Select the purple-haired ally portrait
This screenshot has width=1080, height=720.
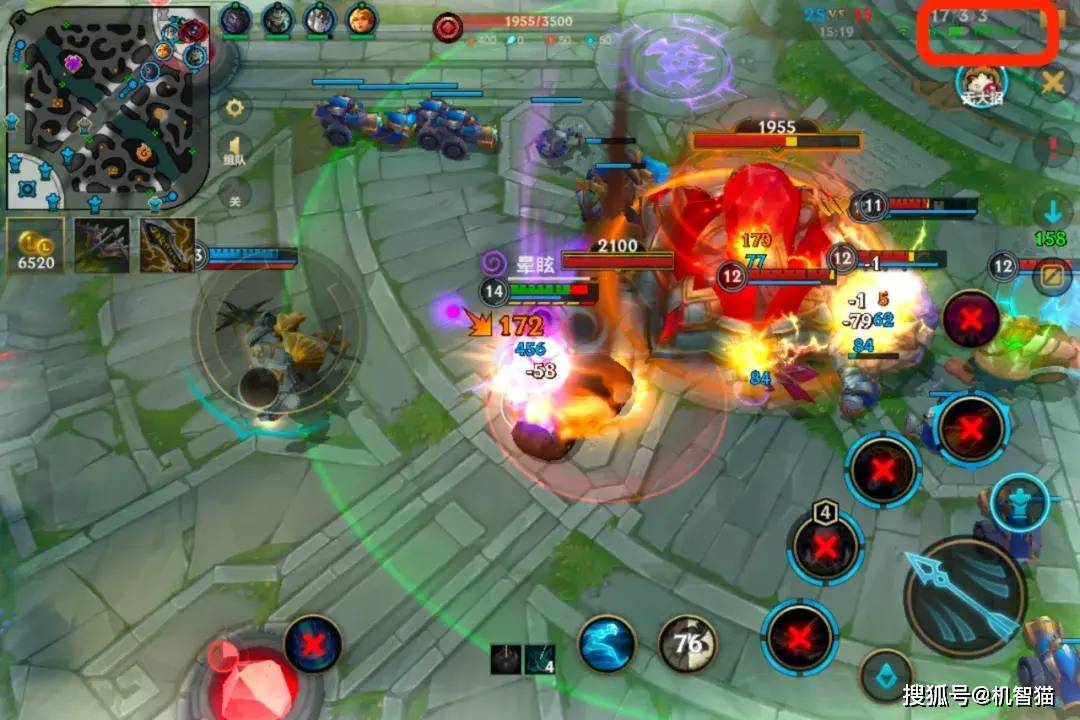235,19
